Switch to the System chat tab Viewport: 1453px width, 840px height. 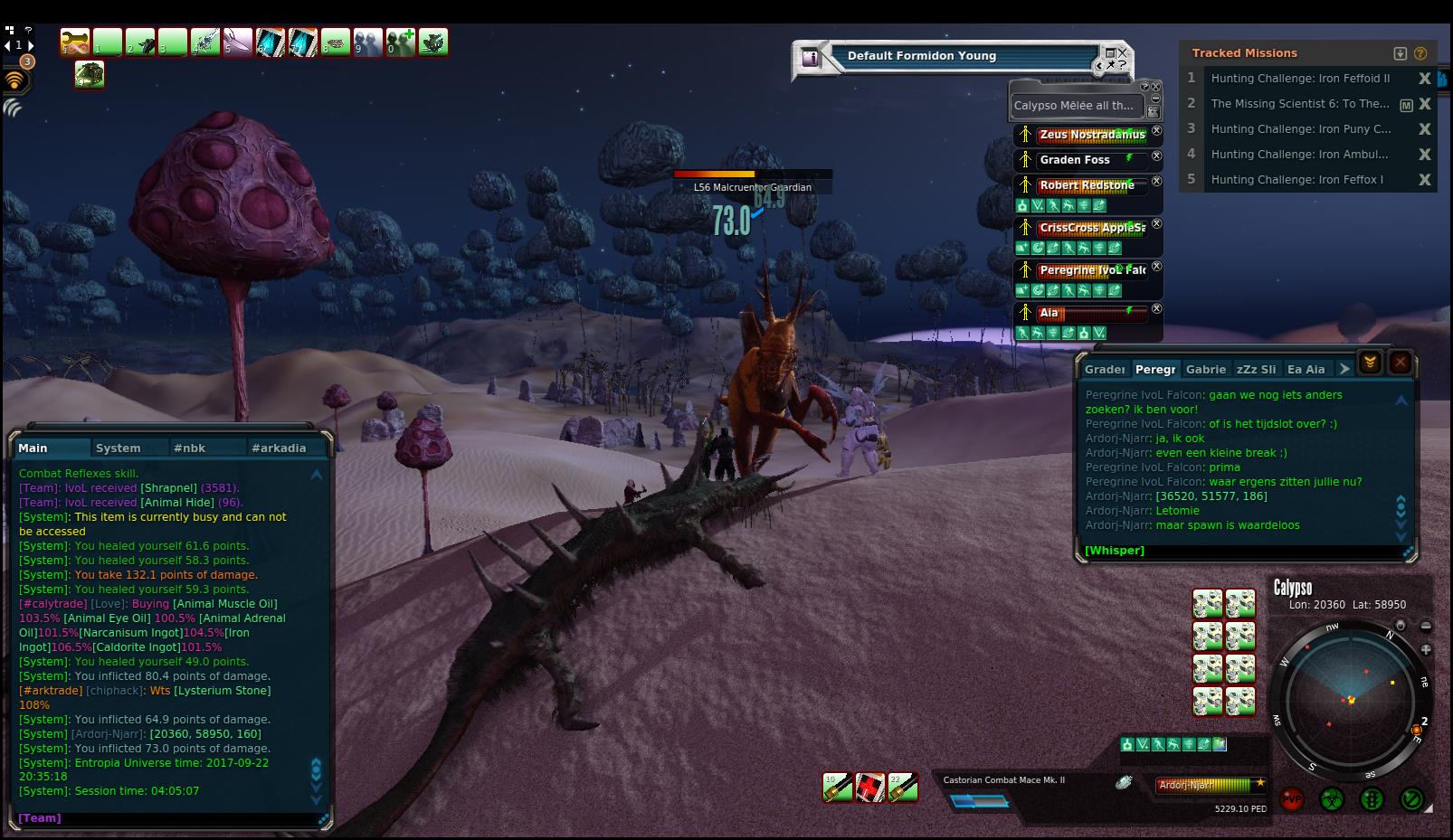(119, 448)
